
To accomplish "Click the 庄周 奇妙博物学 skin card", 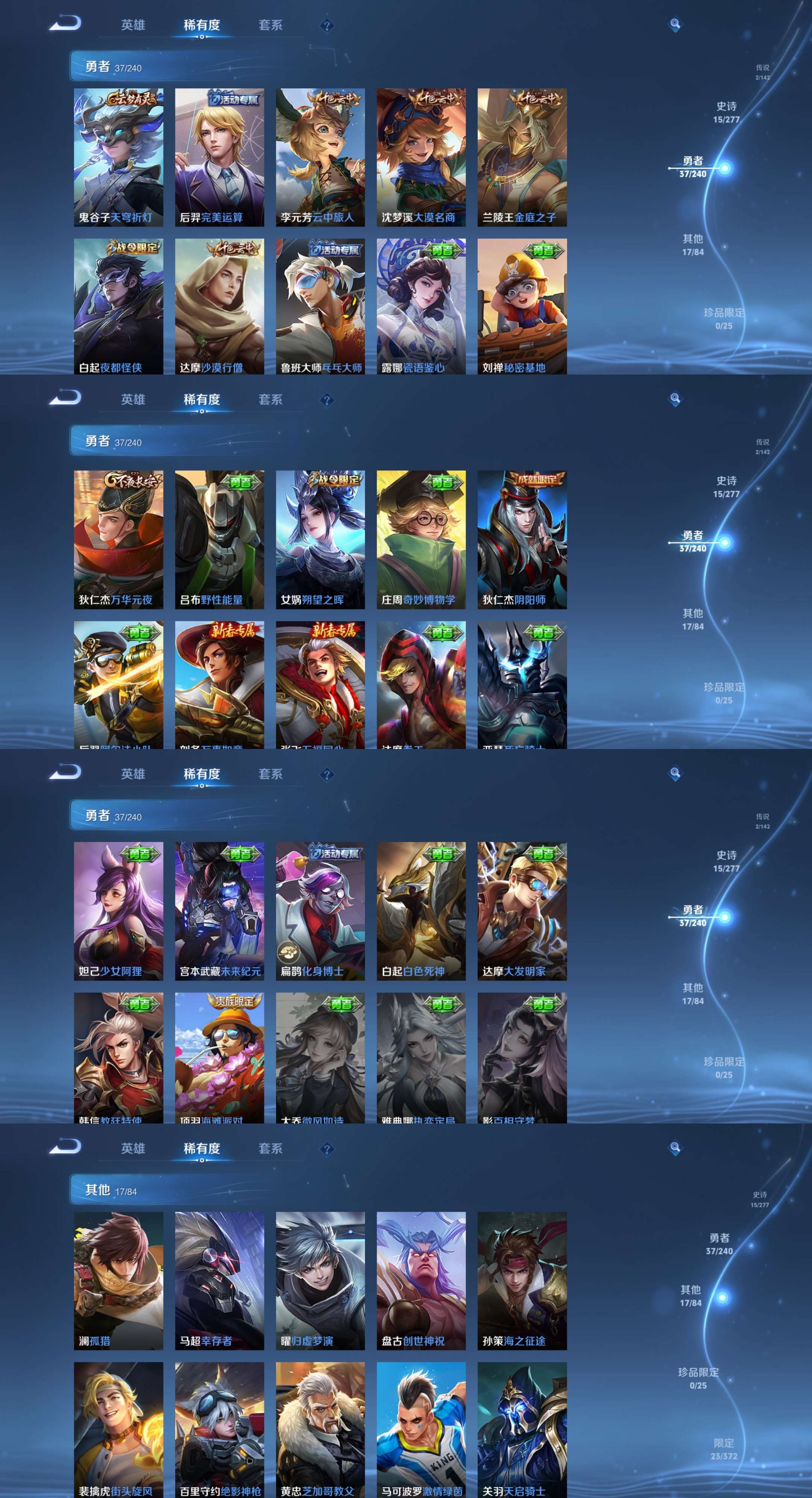I will point(421,539).
